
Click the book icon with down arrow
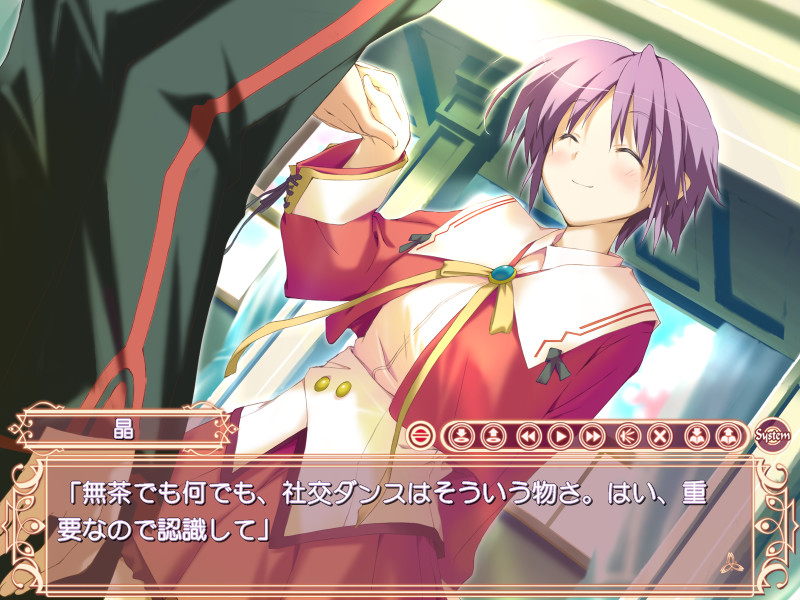[697, 436]
